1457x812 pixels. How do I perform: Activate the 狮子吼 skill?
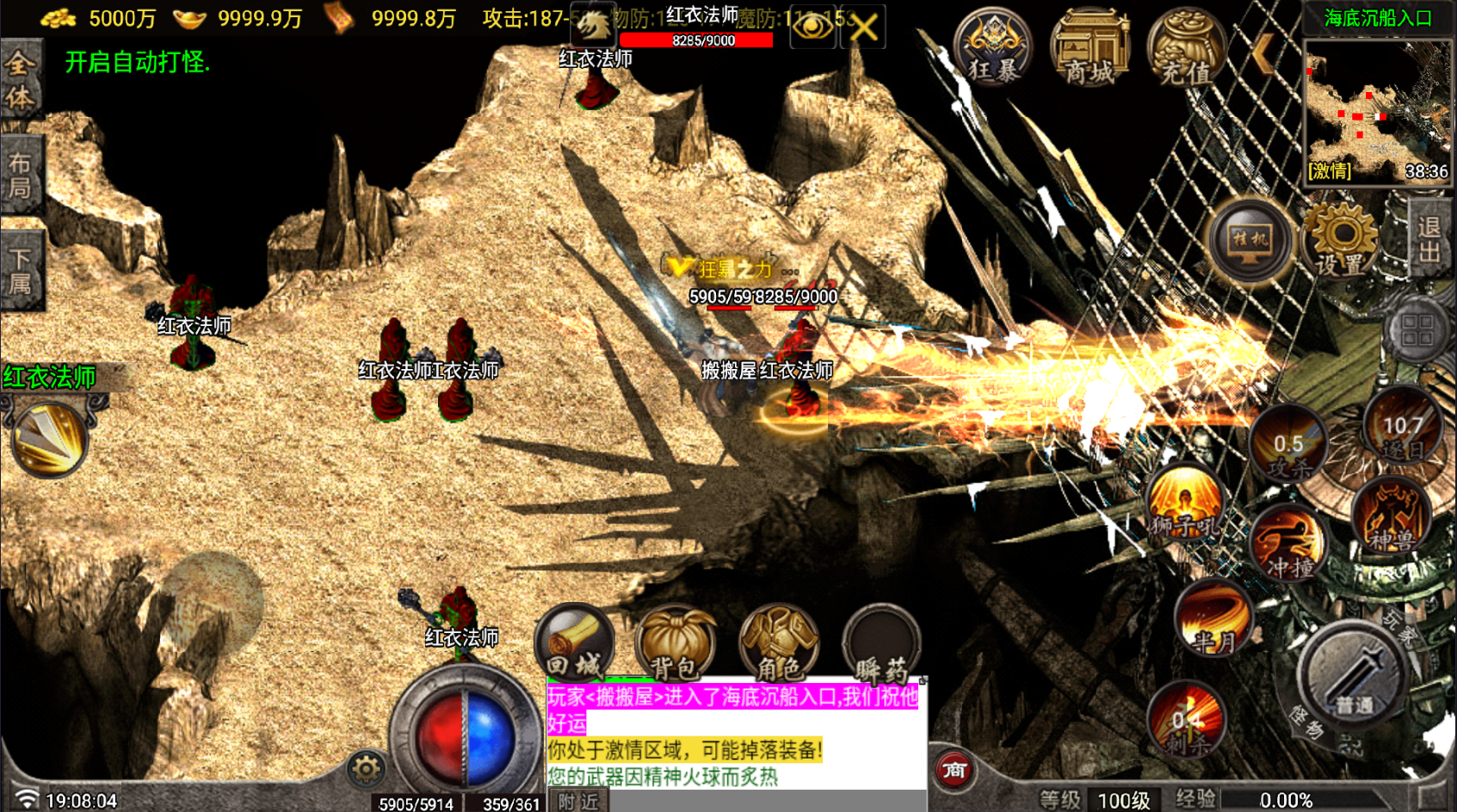coord(1185,503)
